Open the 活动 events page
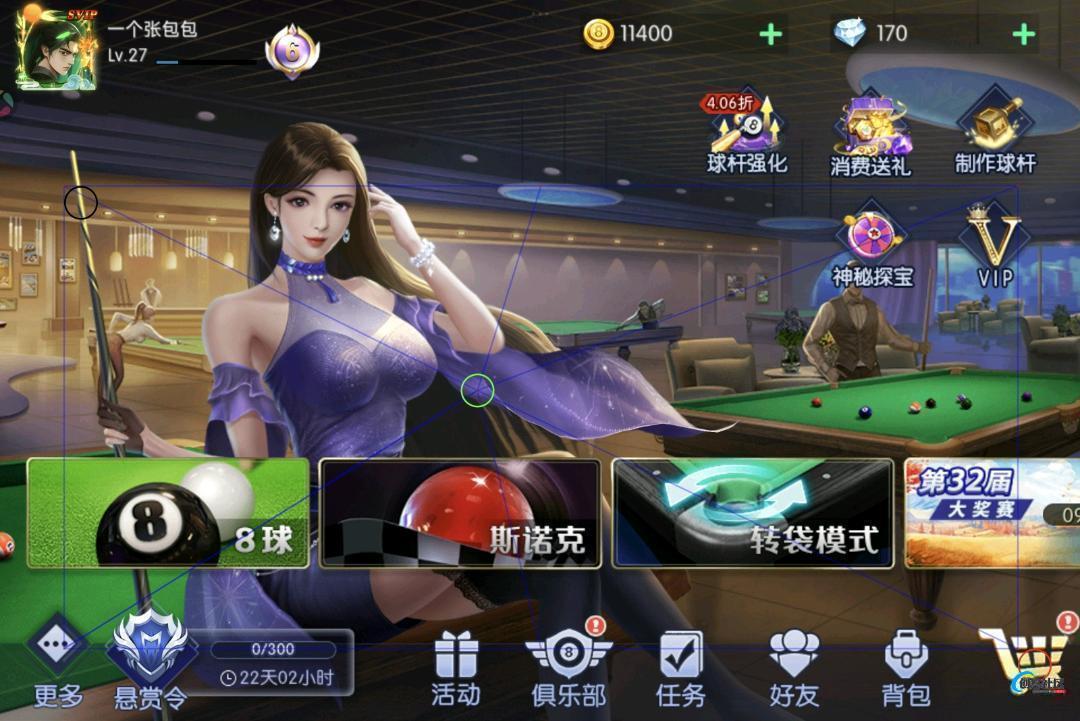Screen dimensions: 1080x721 456,670
